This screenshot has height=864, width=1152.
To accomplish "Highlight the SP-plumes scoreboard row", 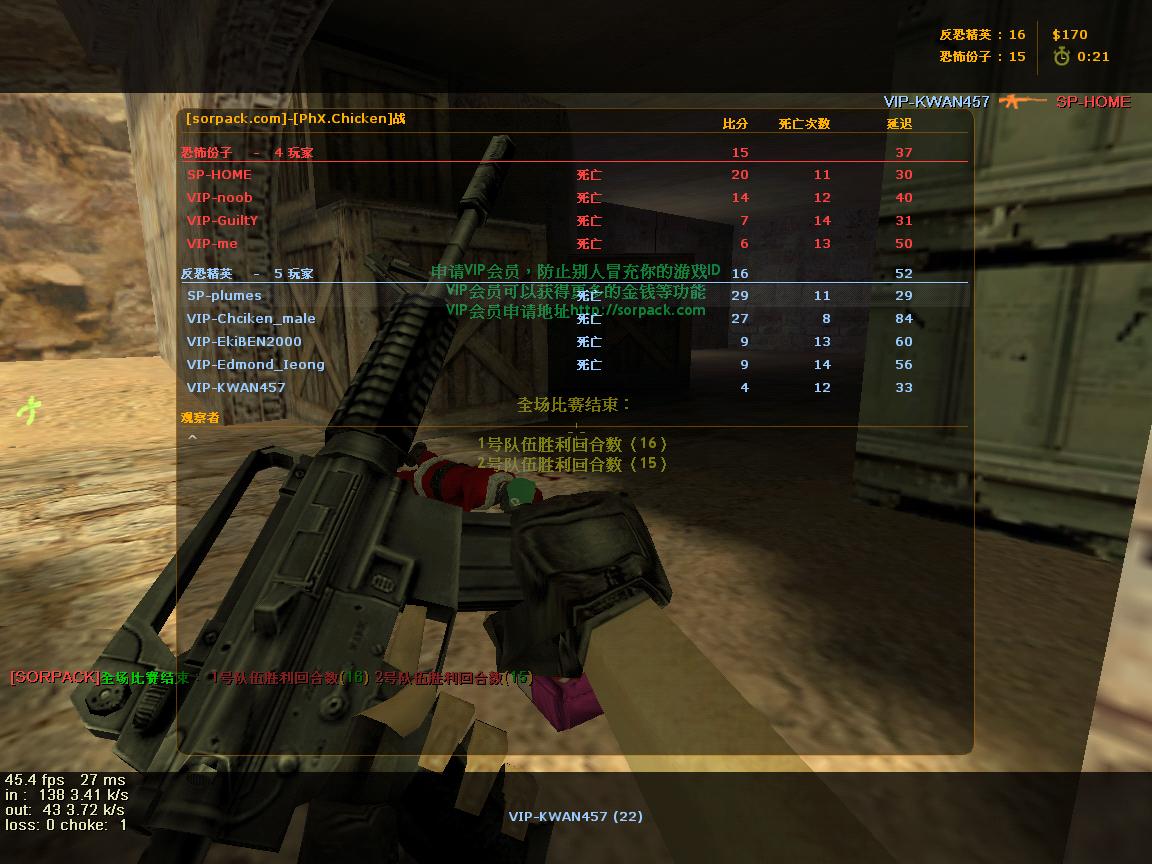I will 224,296.
